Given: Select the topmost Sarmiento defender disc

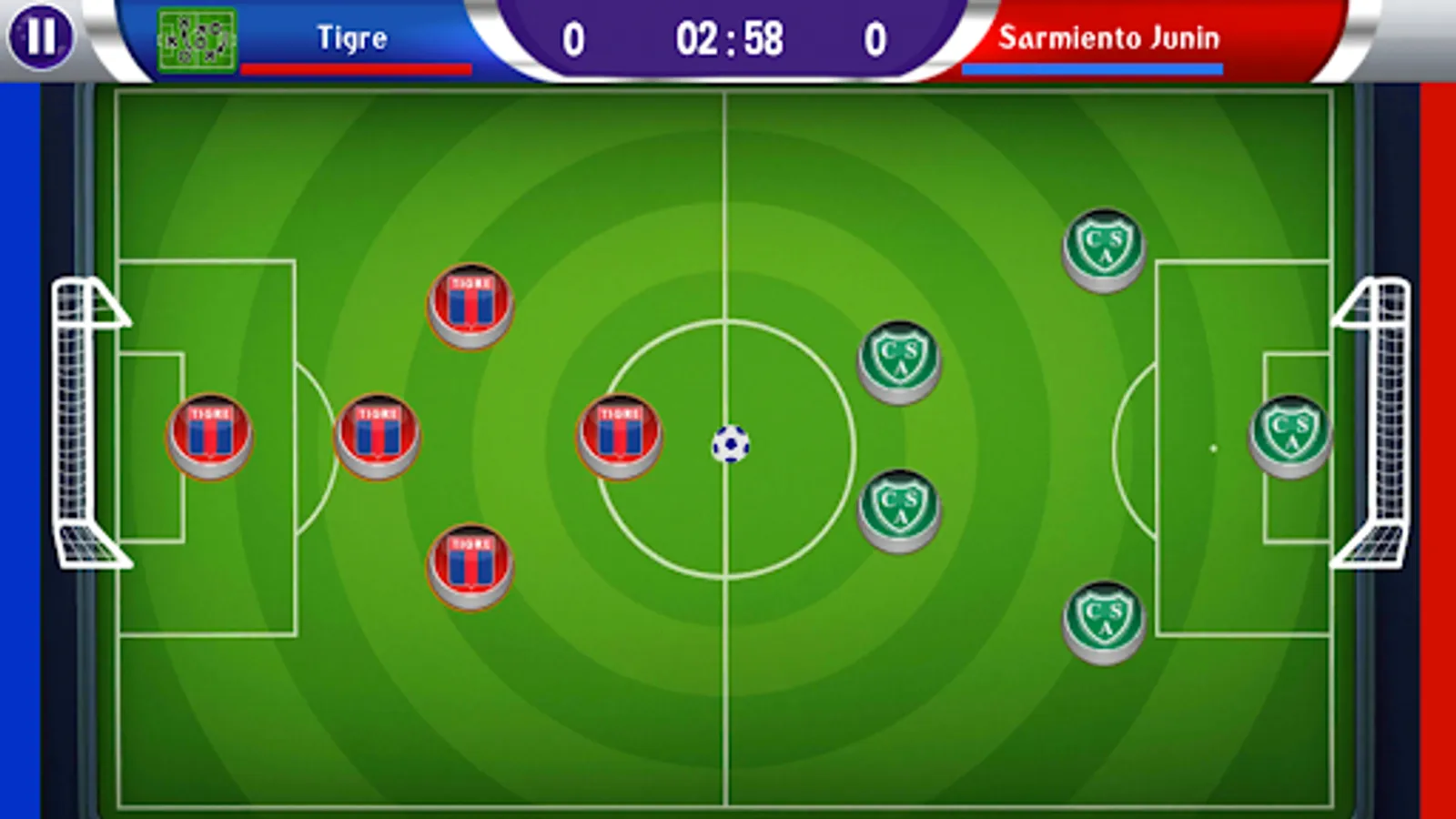Looking at the screenshot, I should click(1103, 246).
